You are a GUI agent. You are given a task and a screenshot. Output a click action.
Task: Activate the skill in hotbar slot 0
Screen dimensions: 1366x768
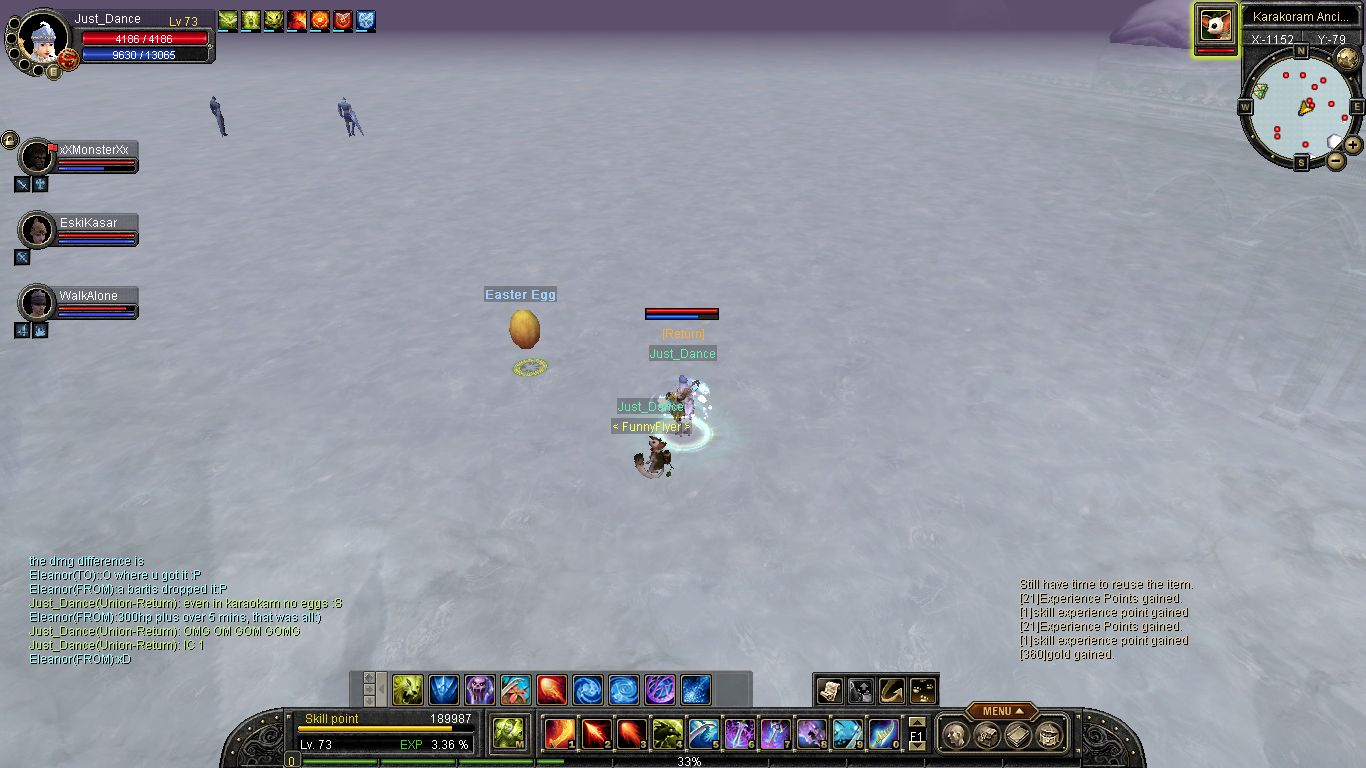(883, 734)
